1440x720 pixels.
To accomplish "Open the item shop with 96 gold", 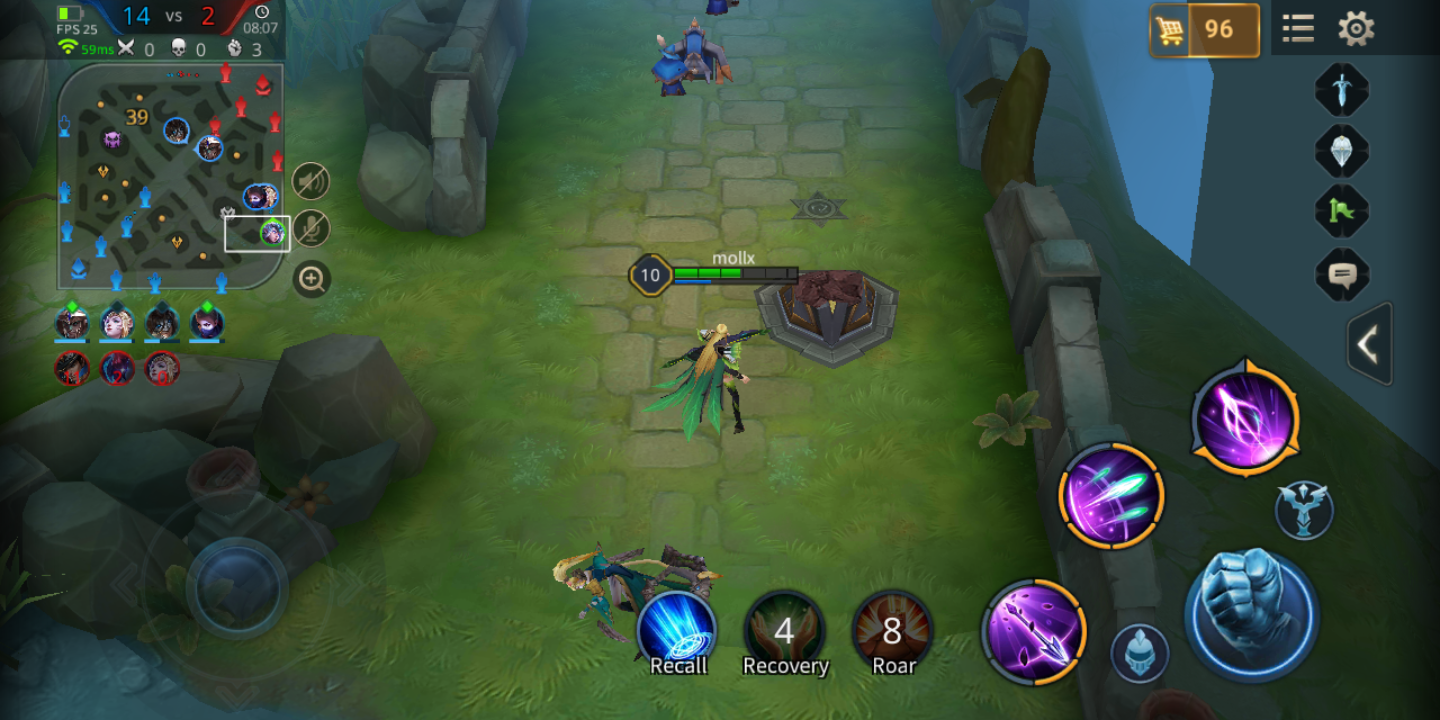I will click(x=1204, y=30).
